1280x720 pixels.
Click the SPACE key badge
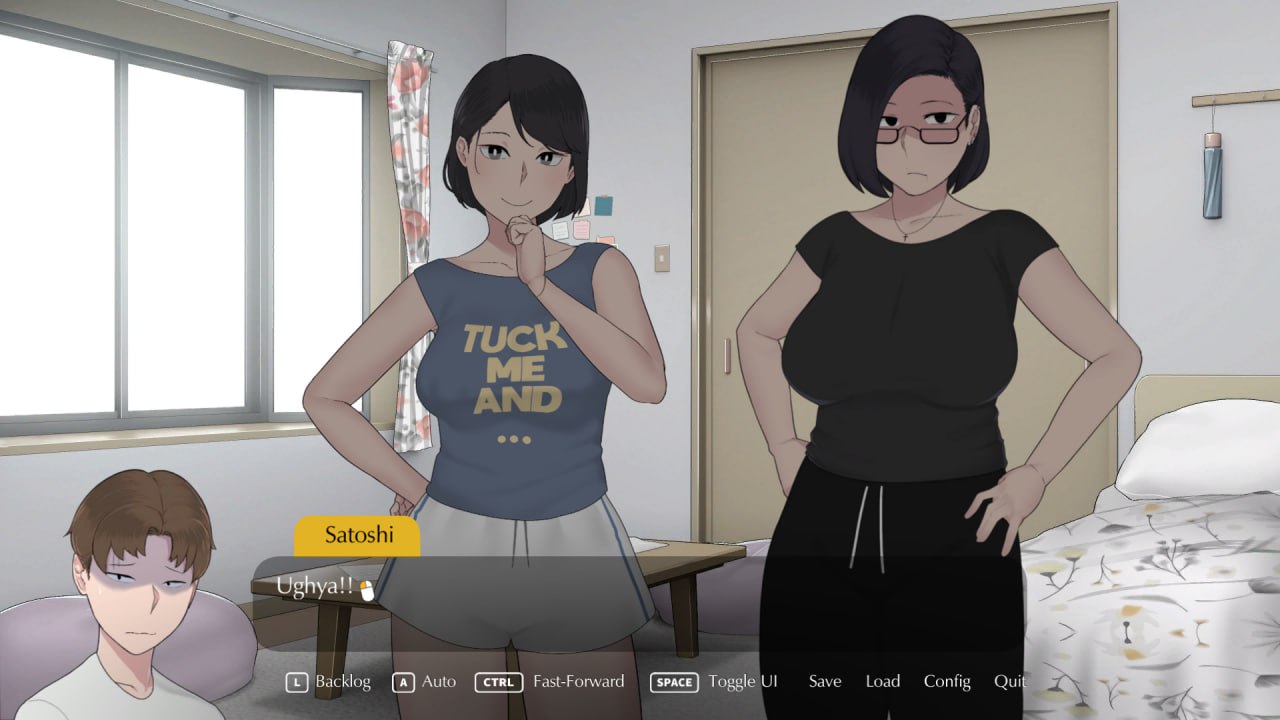tap(674, 681)
